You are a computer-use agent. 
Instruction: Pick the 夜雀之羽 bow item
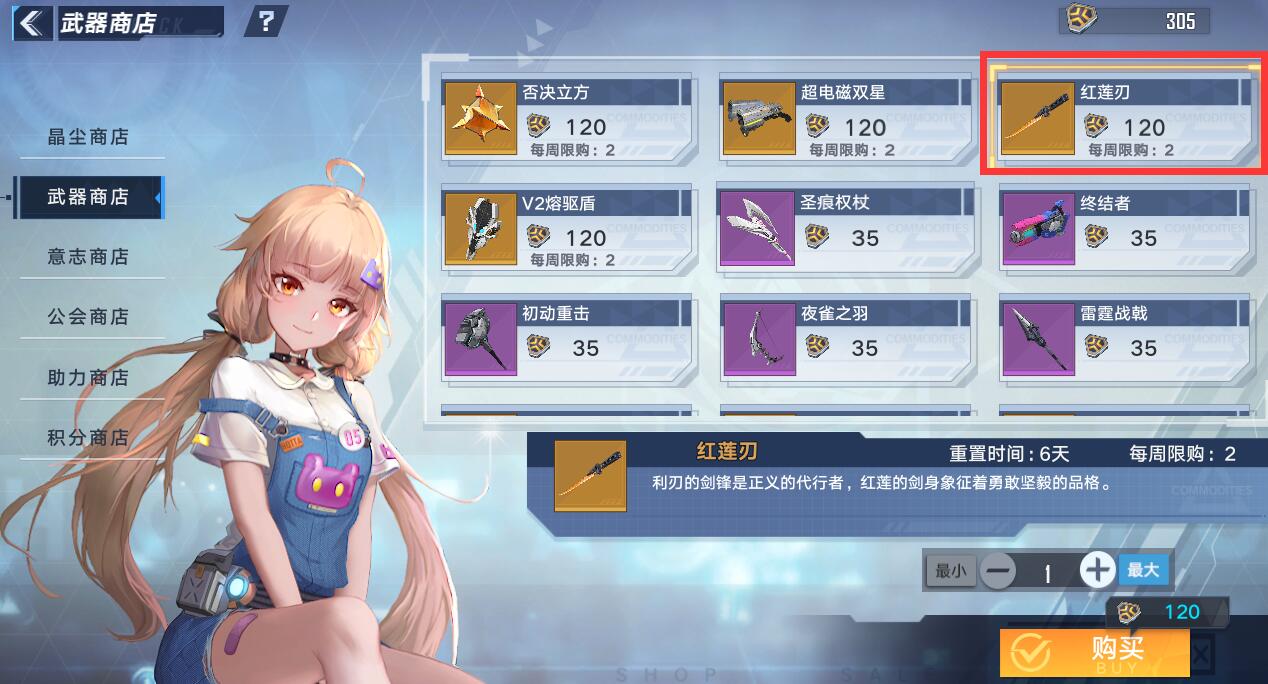(x=846, y=340)
